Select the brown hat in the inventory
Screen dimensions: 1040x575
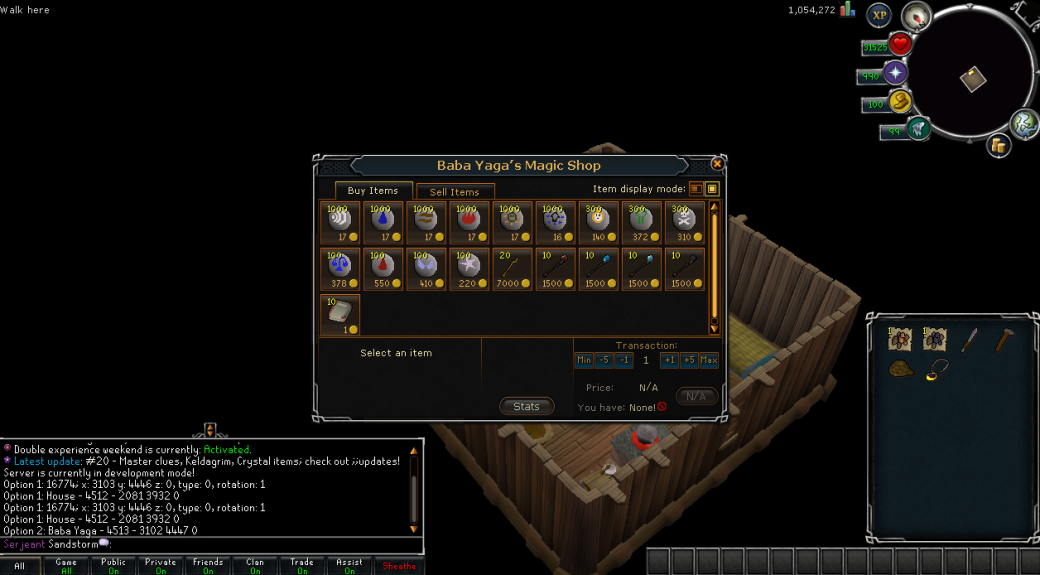[x=900, y=367]
